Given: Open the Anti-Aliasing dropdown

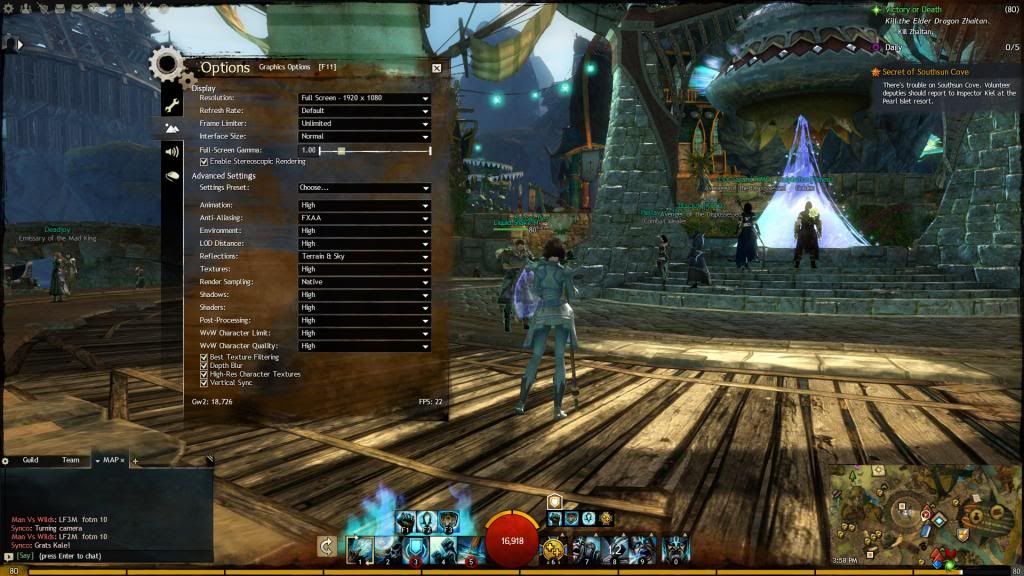Looking at the screenshot, I should [364, 218].
